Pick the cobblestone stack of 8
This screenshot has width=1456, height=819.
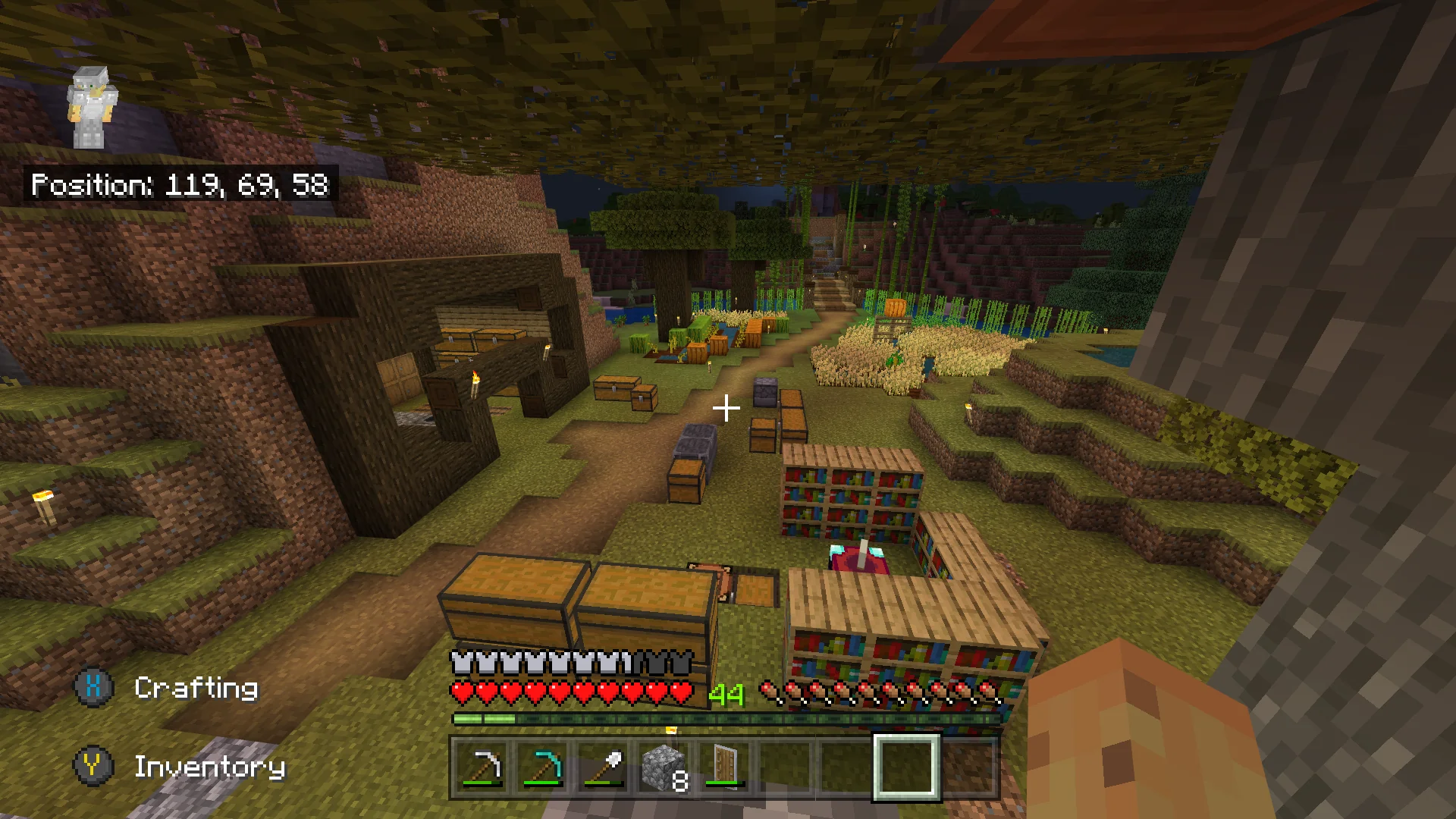click(x=665, y=767)
